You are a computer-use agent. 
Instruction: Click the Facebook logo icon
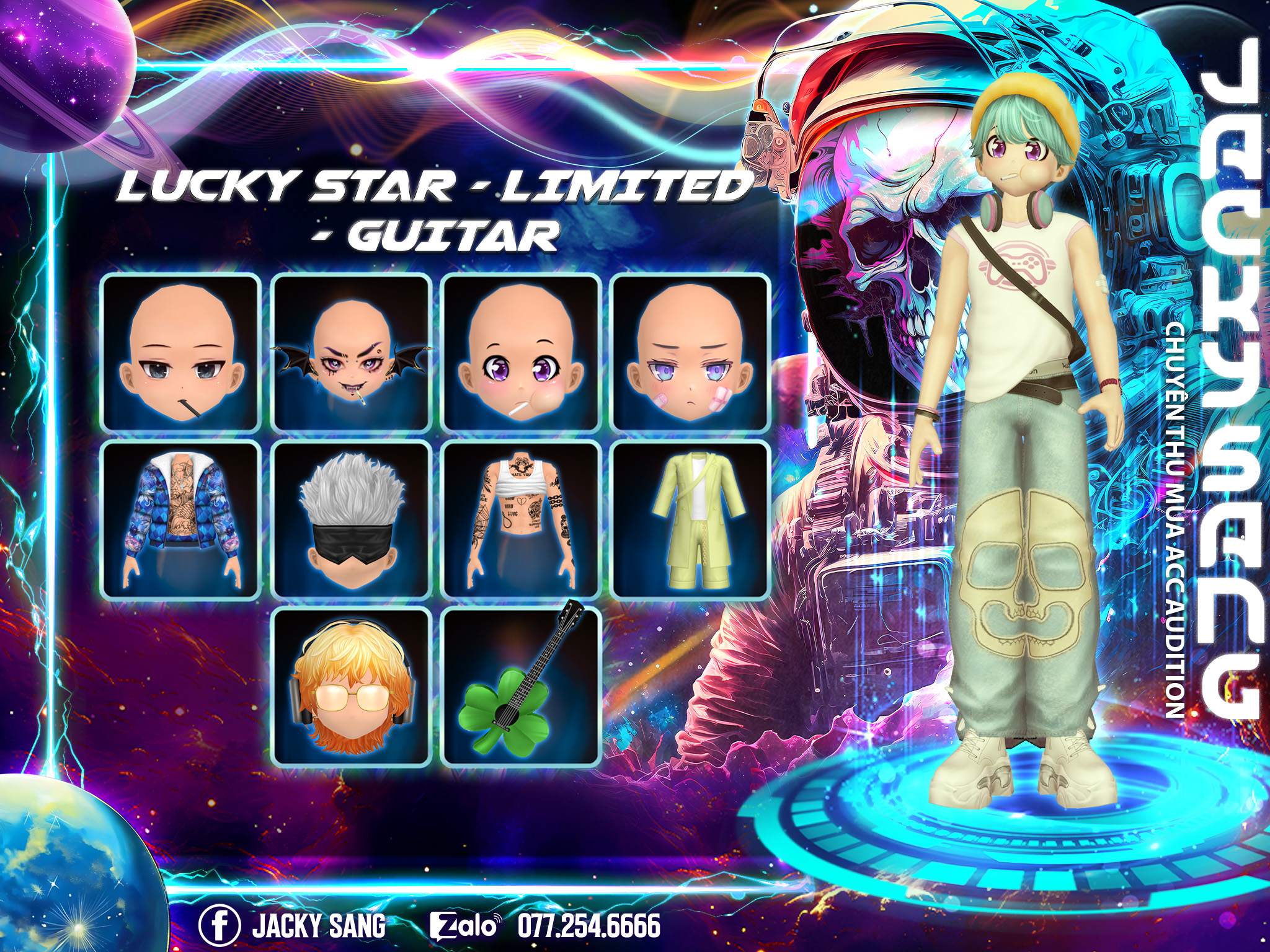pyautogui.click(x=220, y=925)
